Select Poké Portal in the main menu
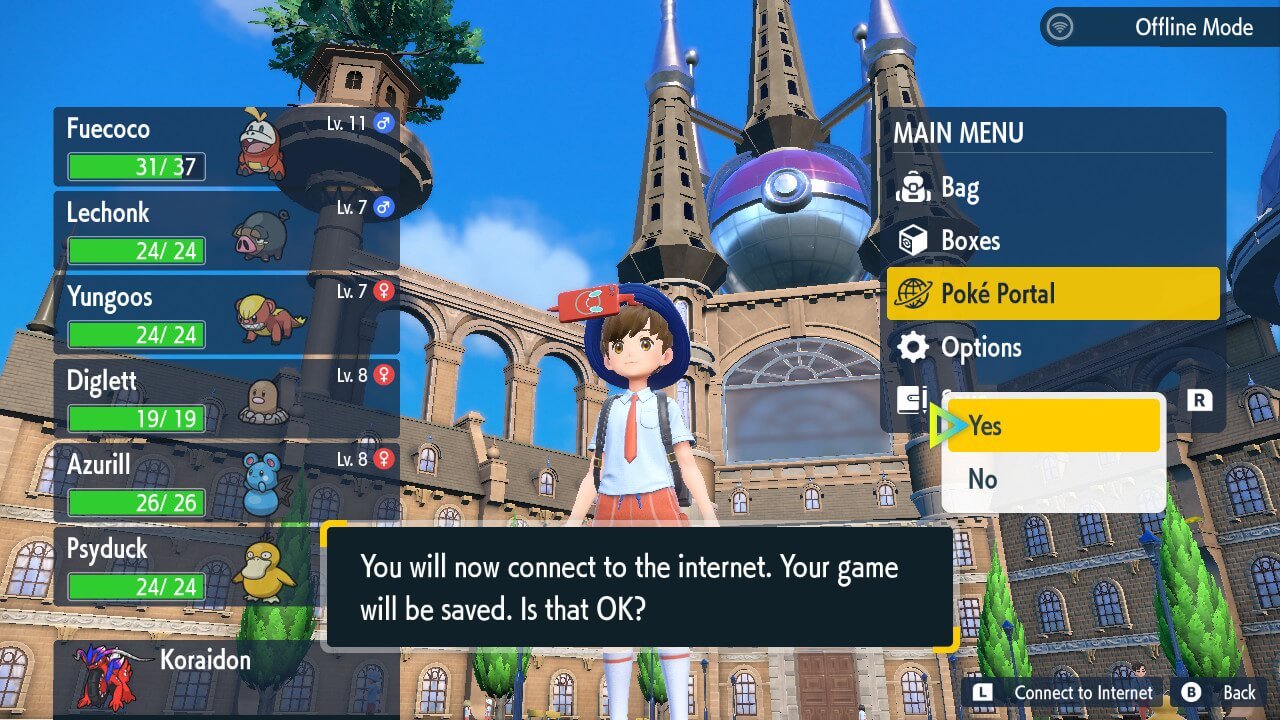 click(x=1052, y=293)
